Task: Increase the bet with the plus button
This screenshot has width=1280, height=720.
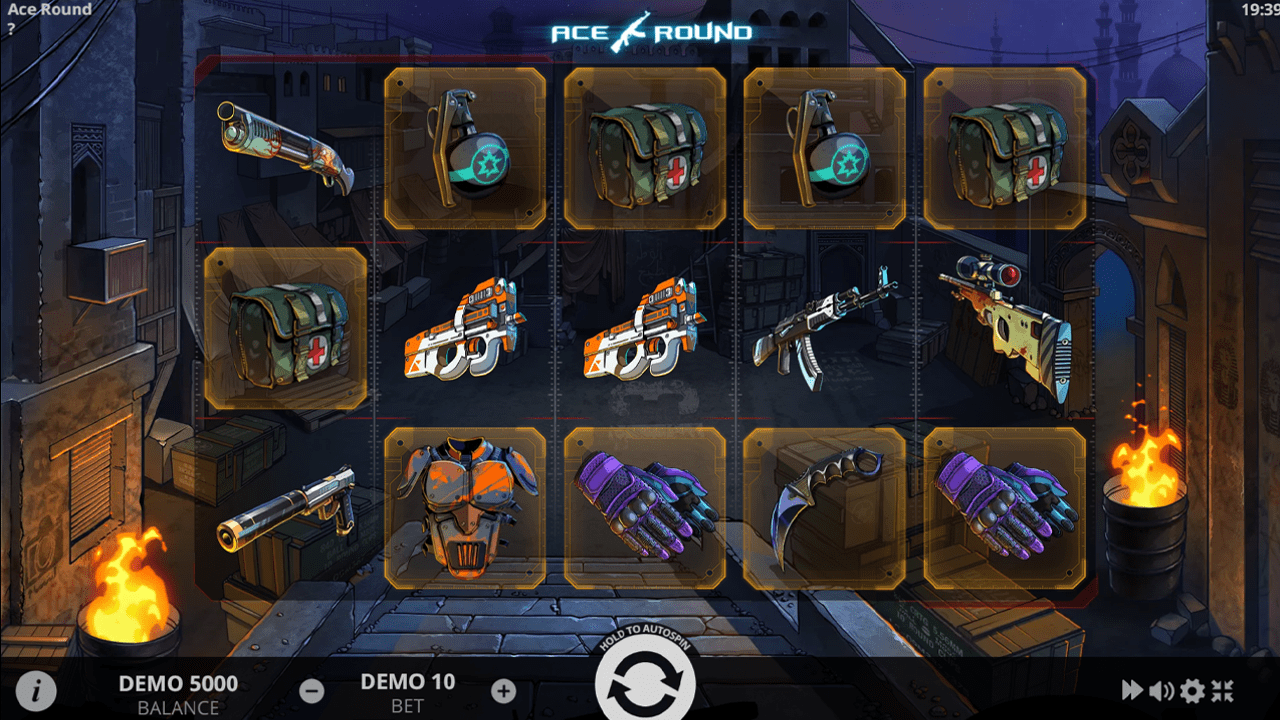Action: coord(504,690)
